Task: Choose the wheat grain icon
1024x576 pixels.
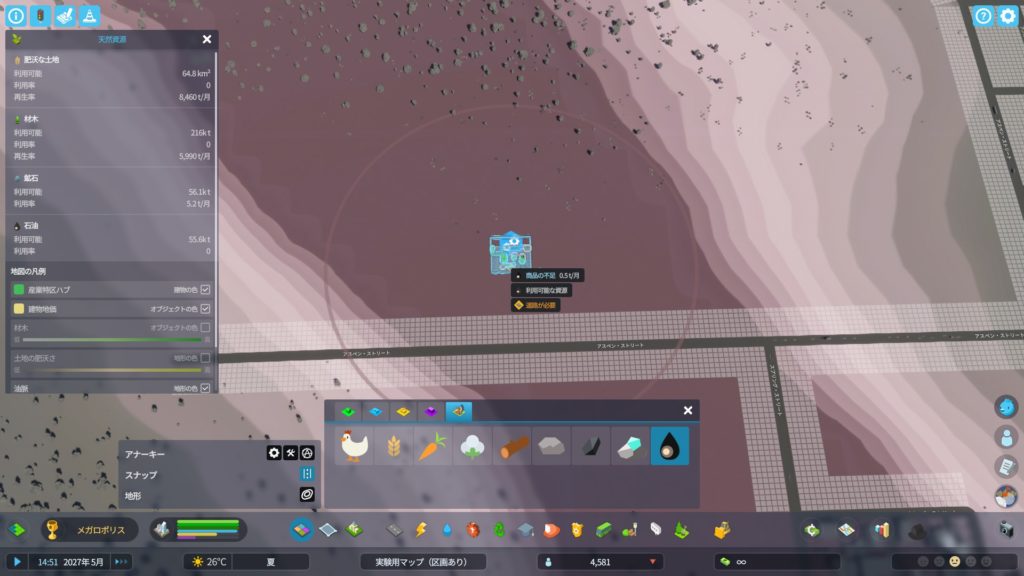Action: pyautogui.click(x=394, y=446)
